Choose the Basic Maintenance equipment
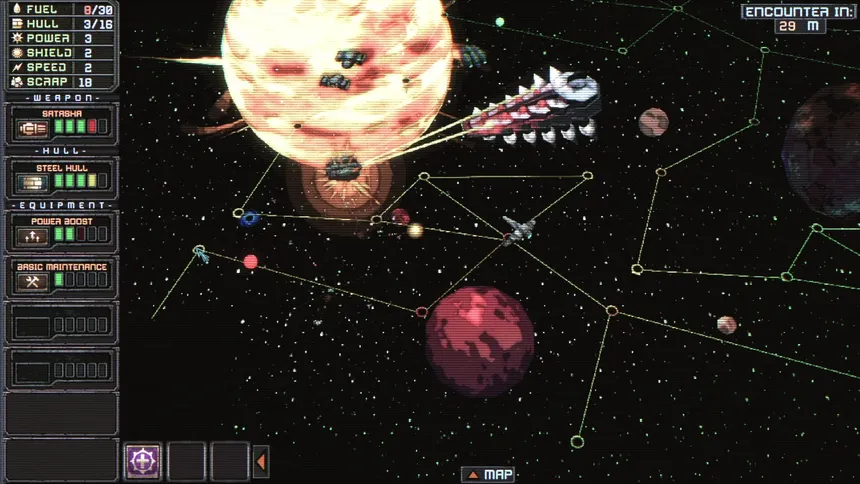This screenshot has height=484, width=860. pos(61,277)
